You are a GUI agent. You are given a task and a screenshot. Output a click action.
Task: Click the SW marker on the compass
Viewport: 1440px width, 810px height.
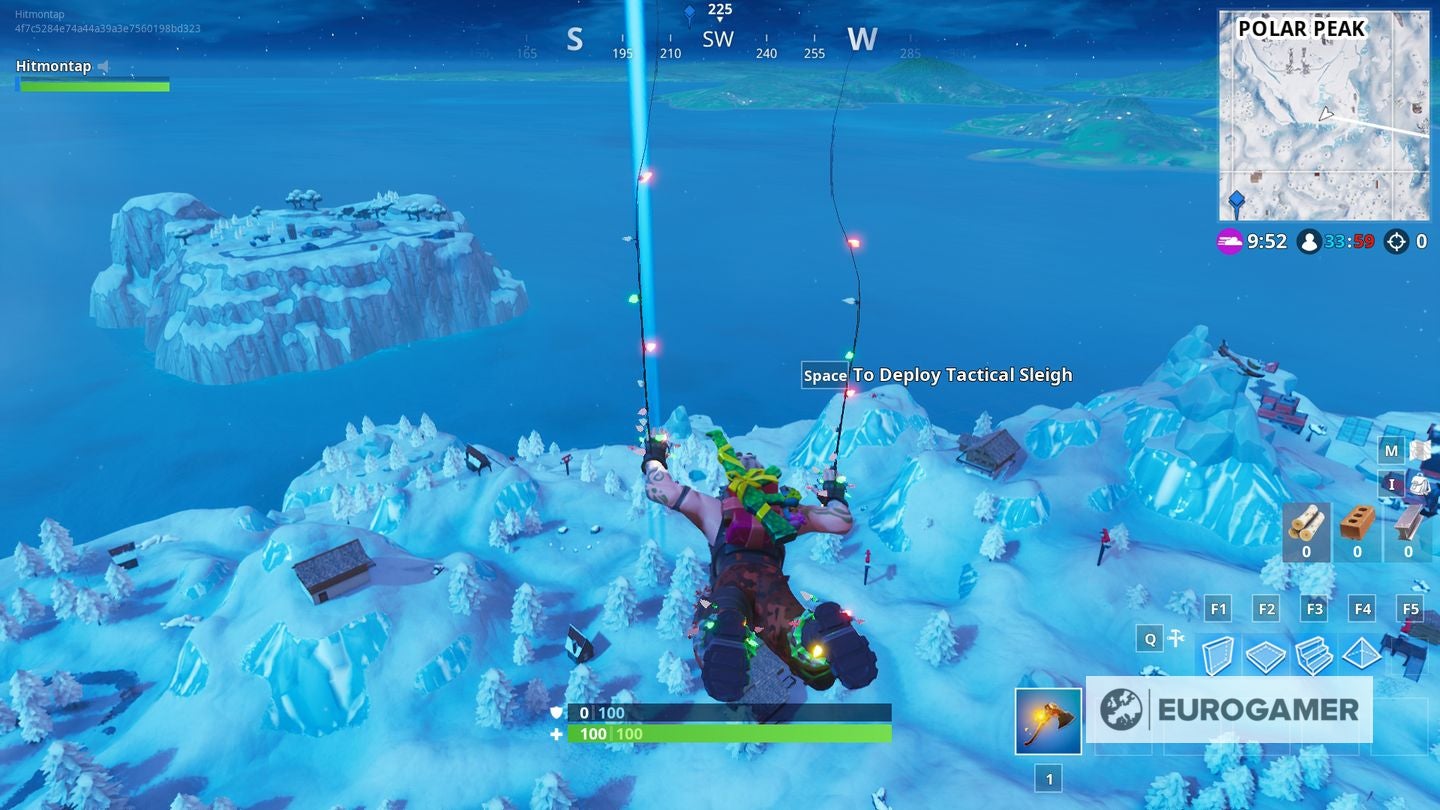[718, 38]
